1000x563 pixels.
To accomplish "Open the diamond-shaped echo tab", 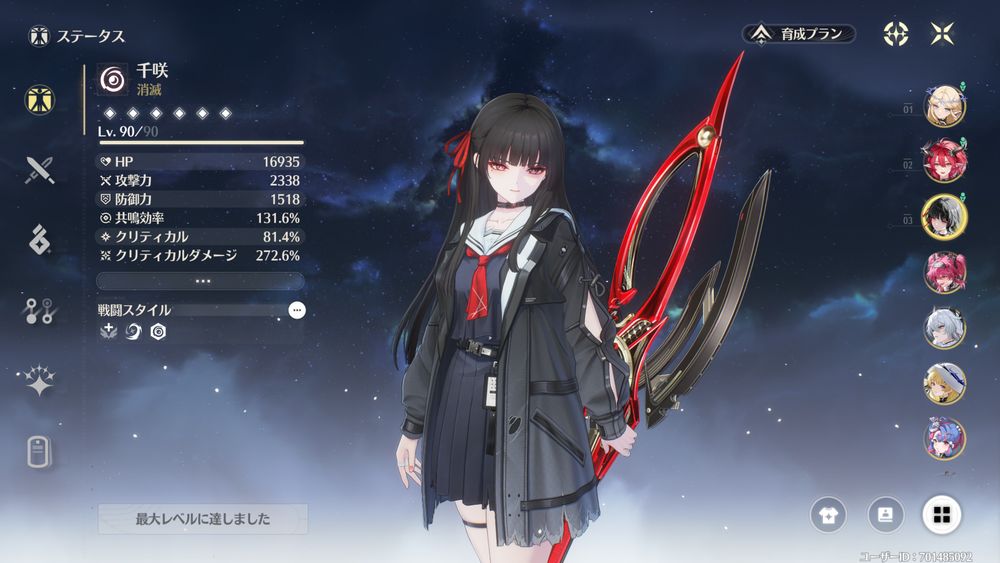I will (x=40, y=240).
